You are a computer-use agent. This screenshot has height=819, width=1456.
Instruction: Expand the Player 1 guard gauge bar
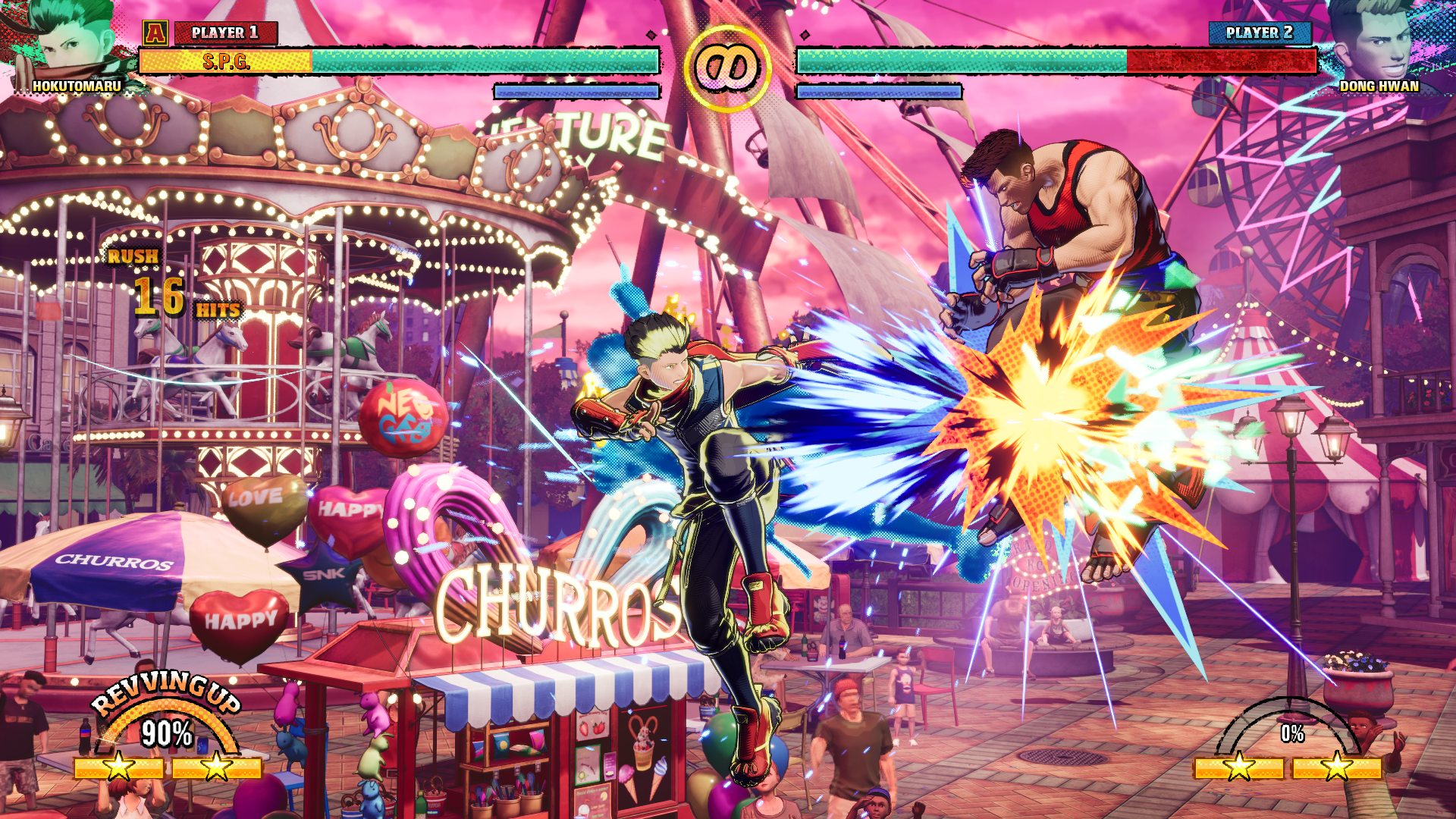click(x=576, y=90)
